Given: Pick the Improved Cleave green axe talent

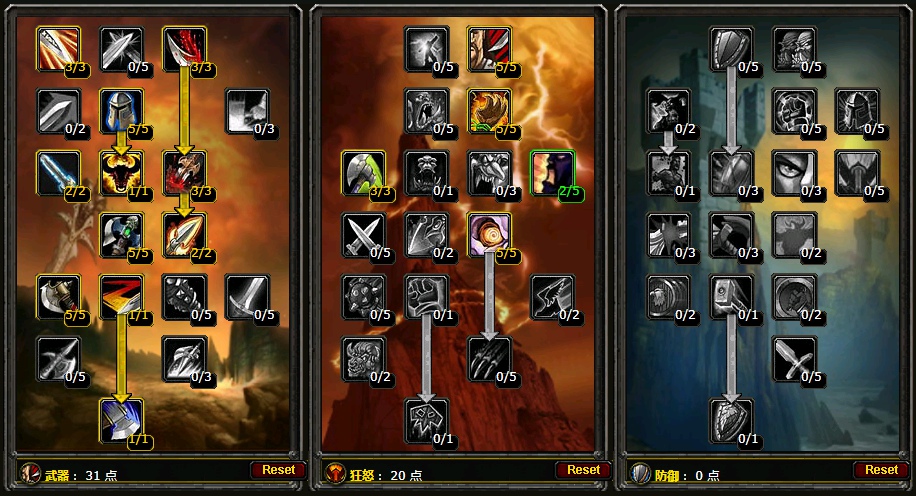Looking at the screenshot, I should click(x=362, y=172).
